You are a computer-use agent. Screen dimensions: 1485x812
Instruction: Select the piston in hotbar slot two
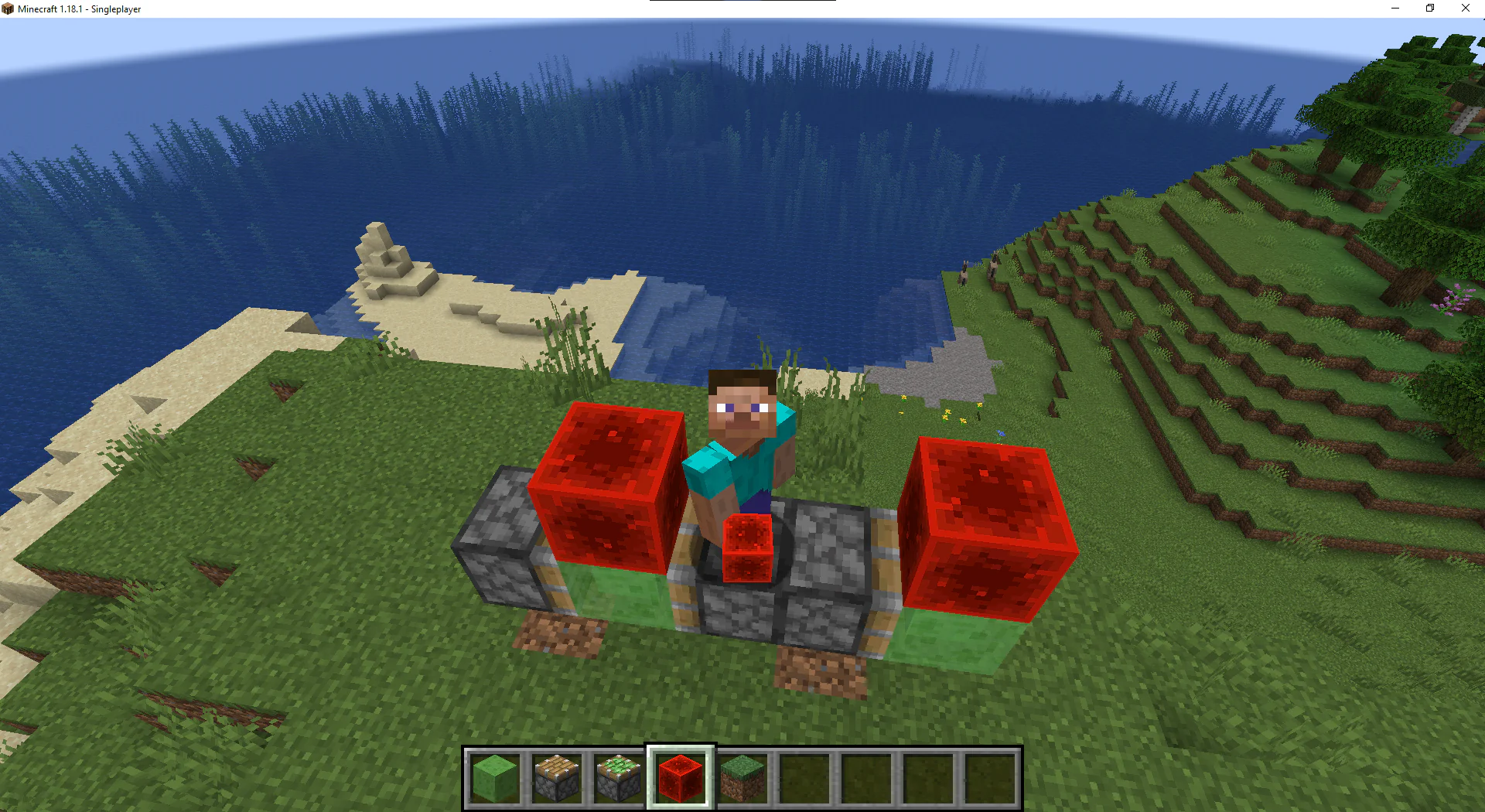coord(556,777)
